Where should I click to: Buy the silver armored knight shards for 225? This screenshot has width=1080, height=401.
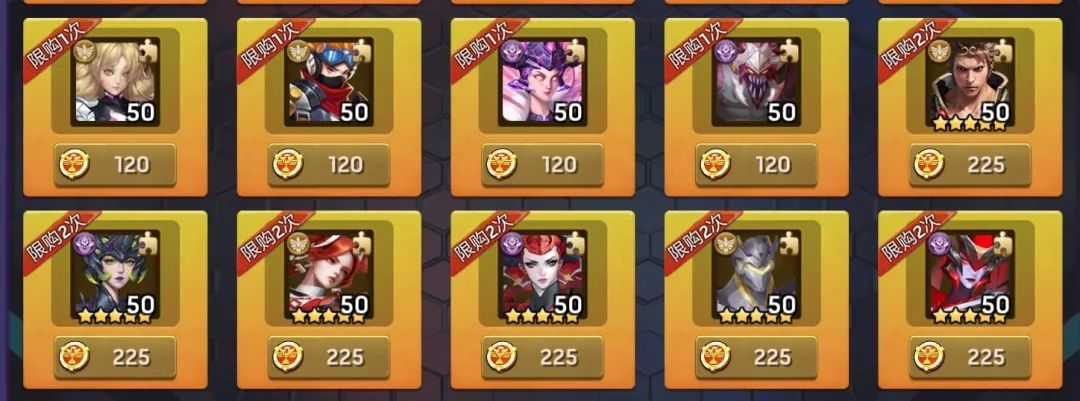tap(756, 357)
